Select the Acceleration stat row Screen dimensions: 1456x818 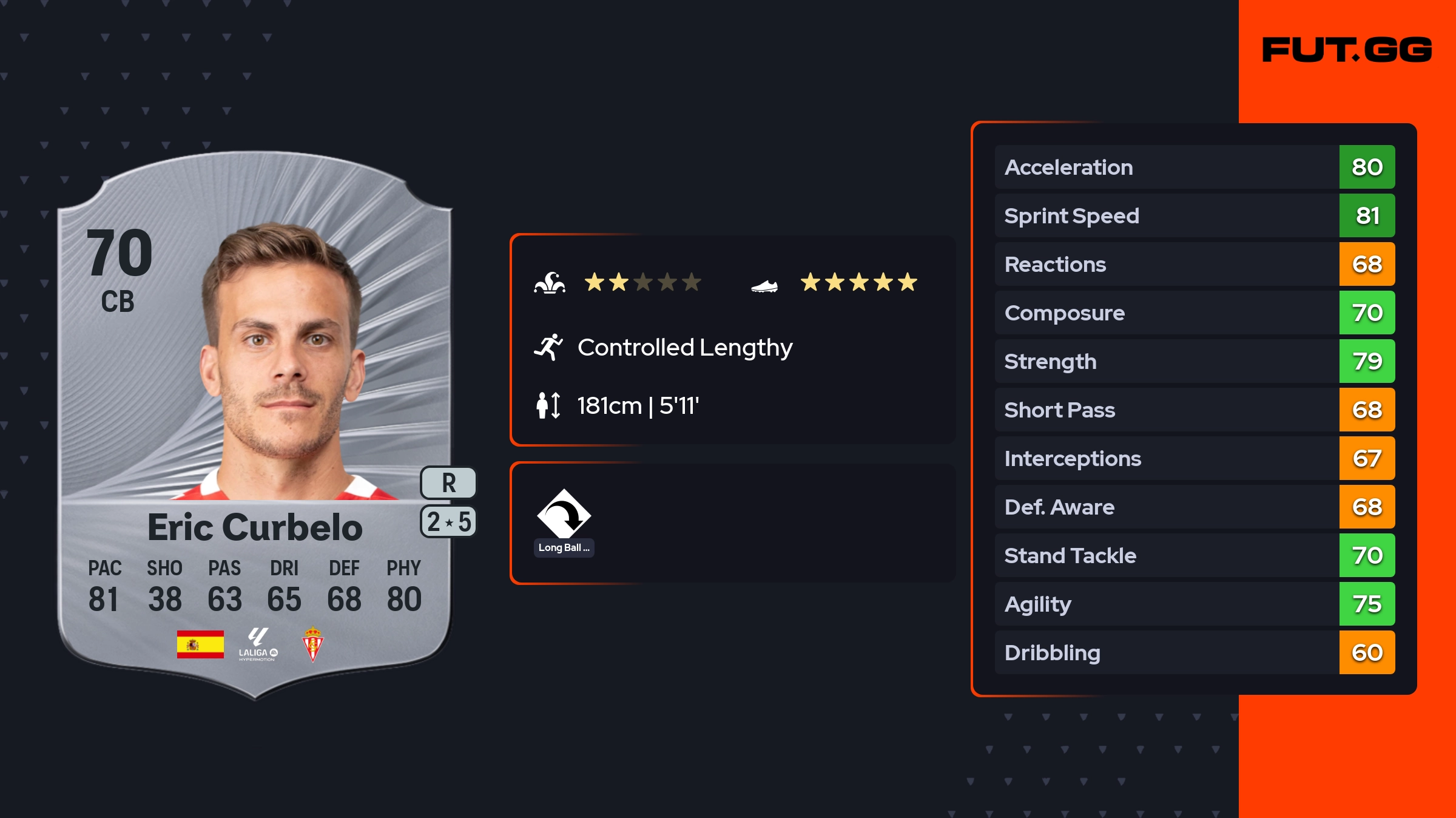point(1195,167)
